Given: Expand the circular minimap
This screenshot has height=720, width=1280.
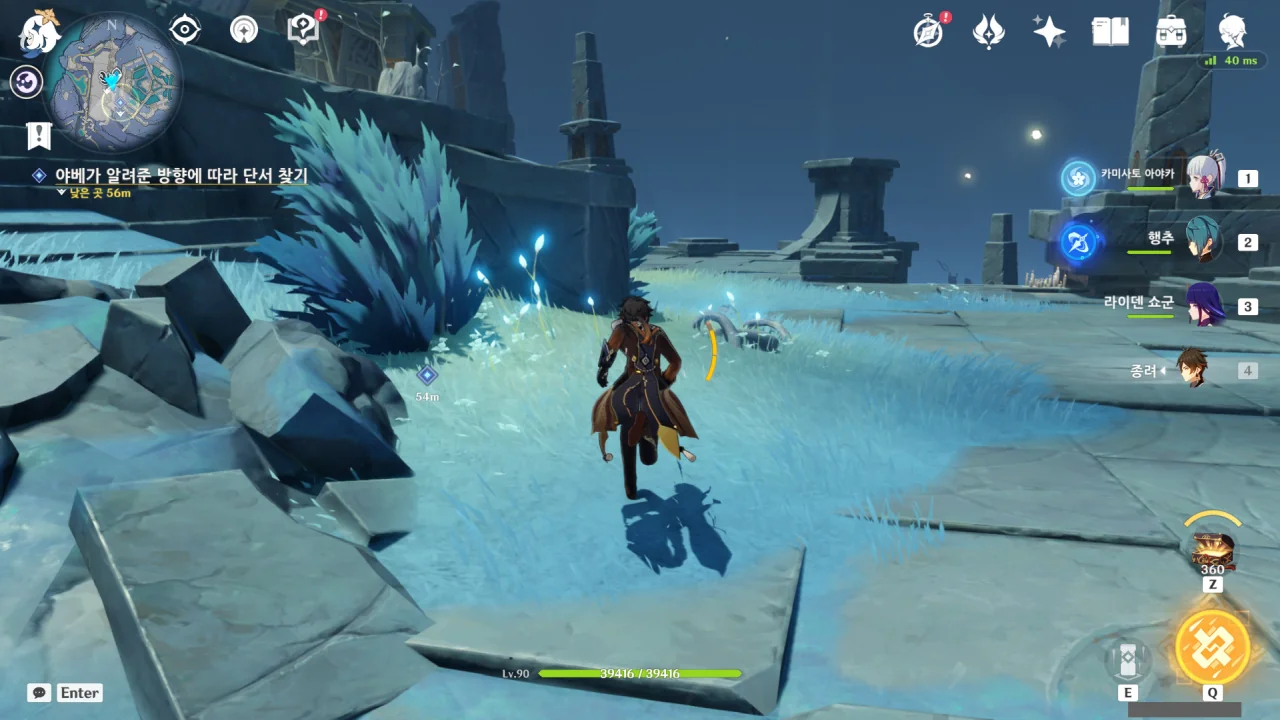Looking at the screenshot, I should tap(112, 83).
